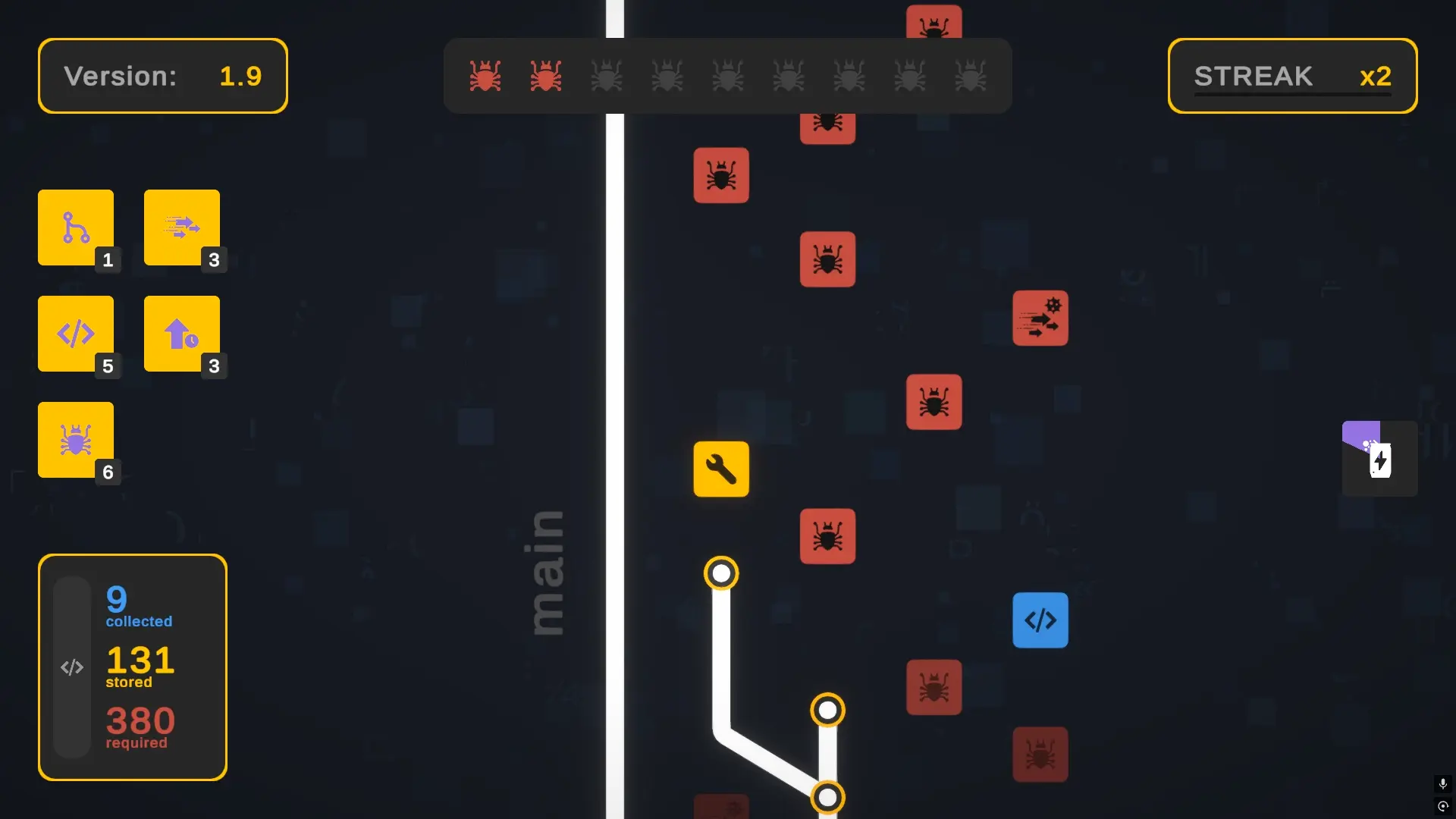Image resolution: width=1456 pixels, height=819 pixels.
Task: Click the Version 1.9 display
Action: [x=162, y=76]
